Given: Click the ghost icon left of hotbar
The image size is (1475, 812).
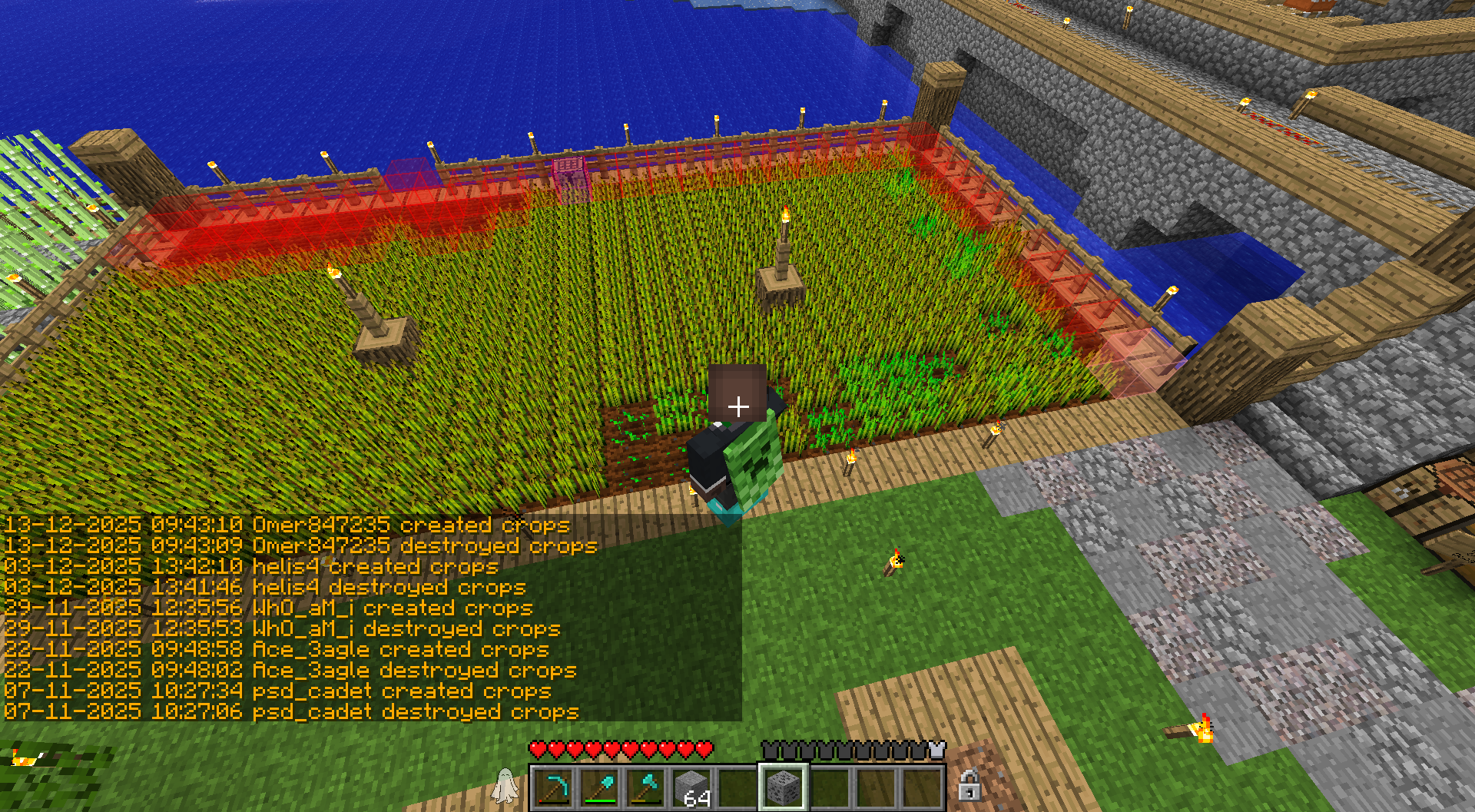Looking at the screenshot, I should pyautogui.click(x=505, y=786).
